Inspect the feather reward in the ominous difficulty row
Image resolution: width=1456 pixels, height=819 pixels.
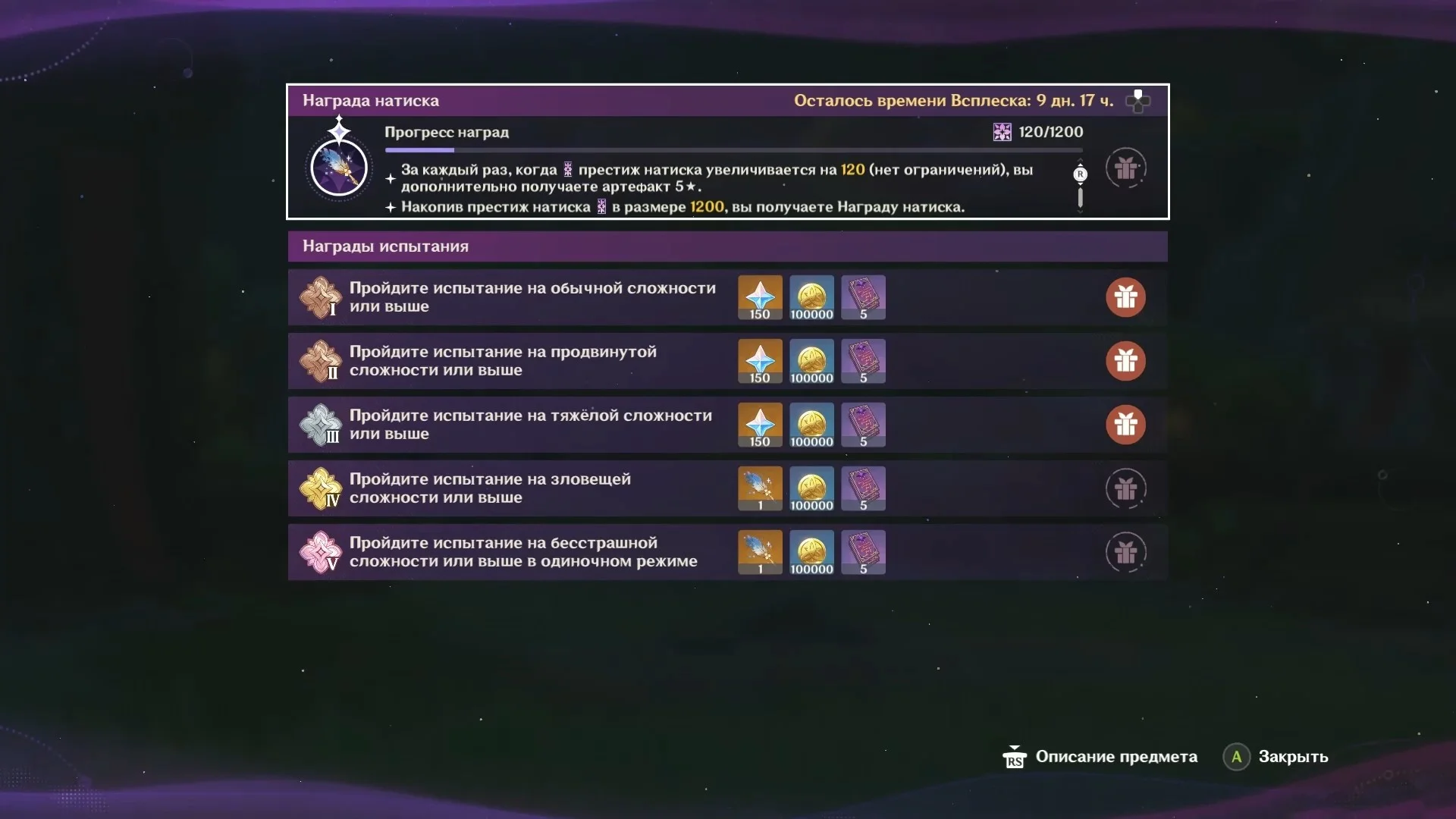click(x=760, y=488)
